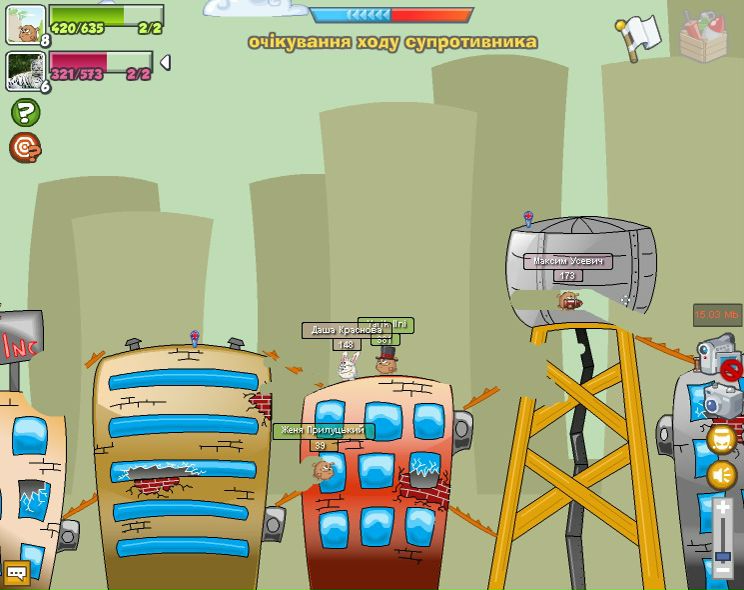Toggle the video camera recording icon
Screen dimensions: 744x590
point(718,354)
